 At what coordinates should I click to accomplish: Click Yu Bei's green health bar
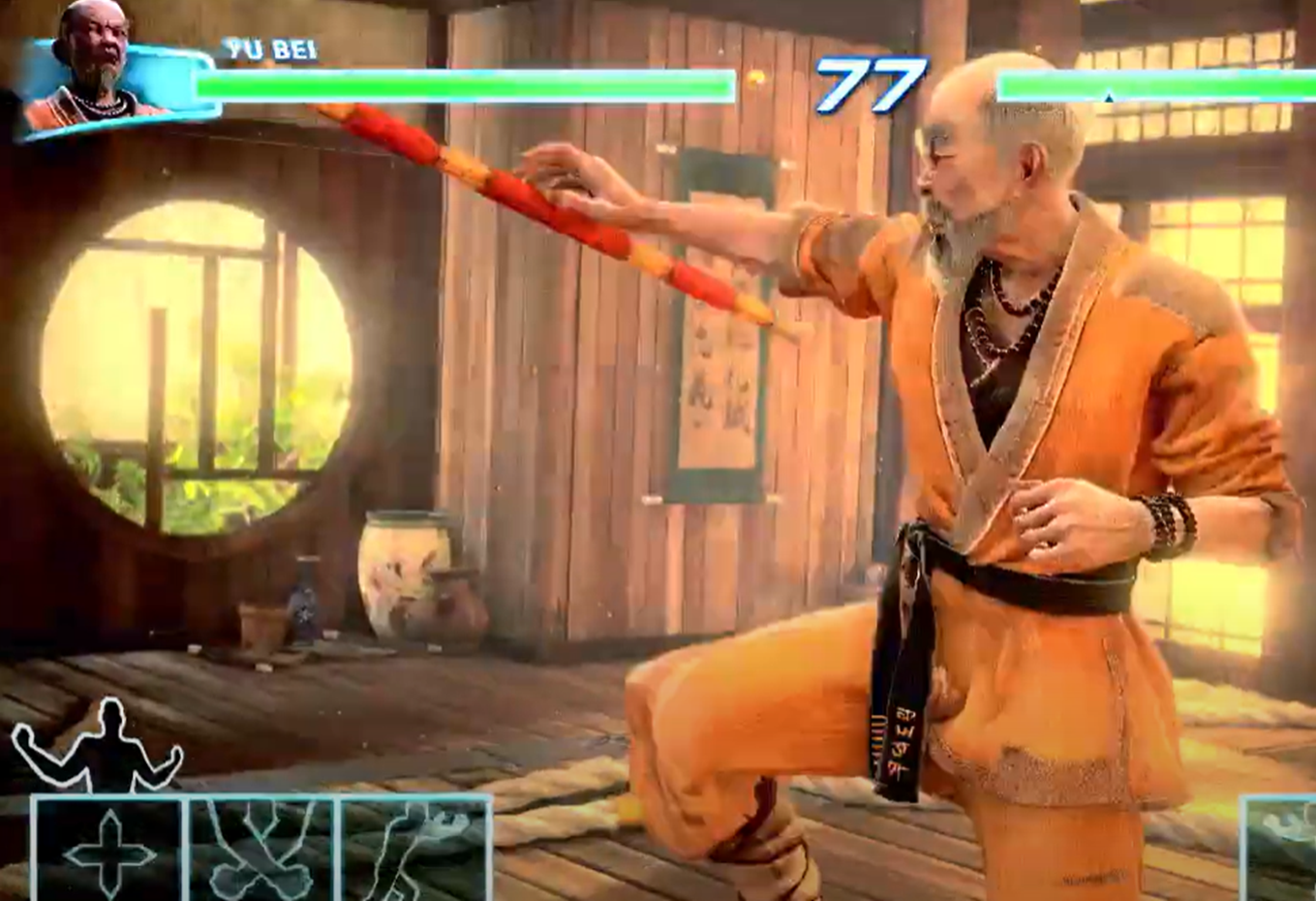point(455,85)
